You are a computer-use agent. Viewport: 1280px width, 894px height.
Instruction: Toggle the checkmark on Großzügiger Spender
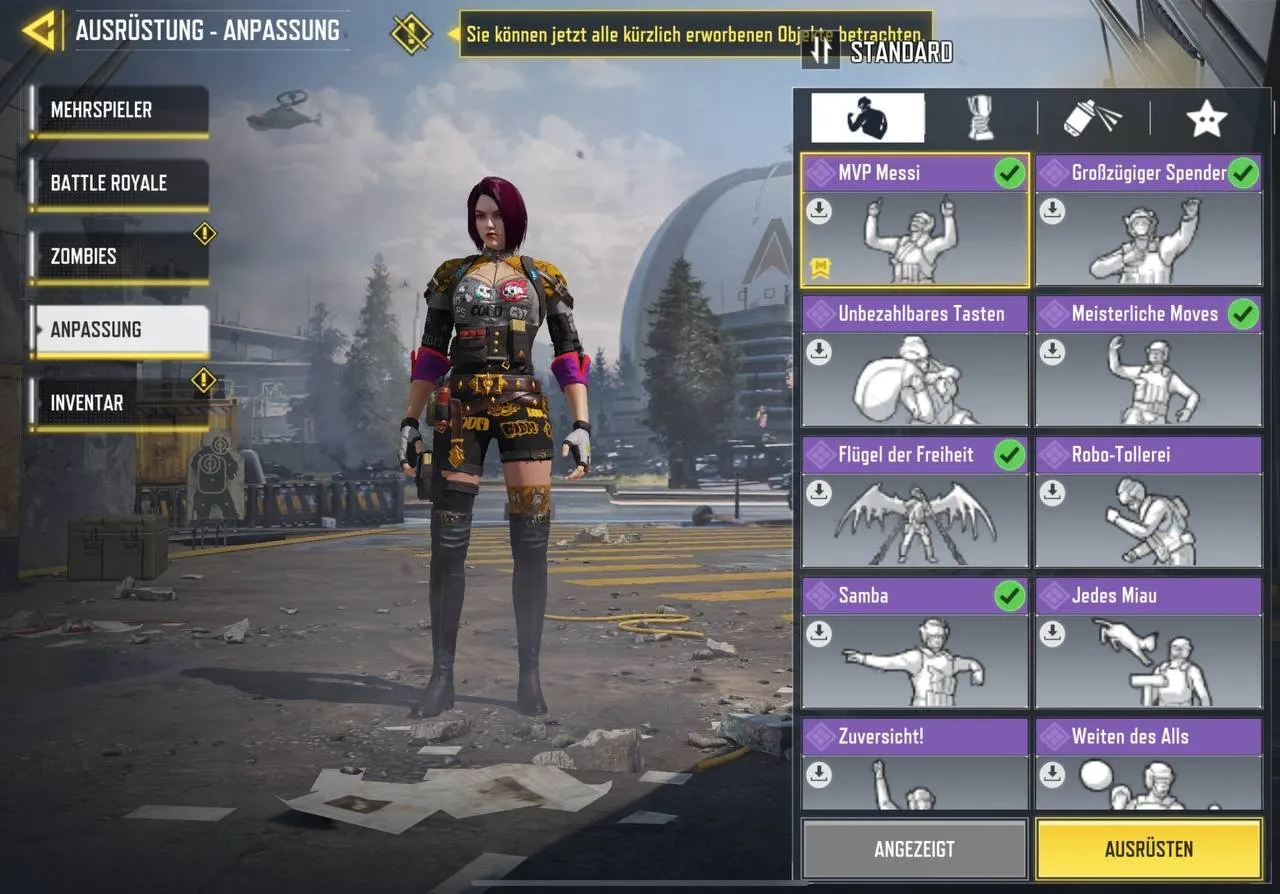(1245, 172)
